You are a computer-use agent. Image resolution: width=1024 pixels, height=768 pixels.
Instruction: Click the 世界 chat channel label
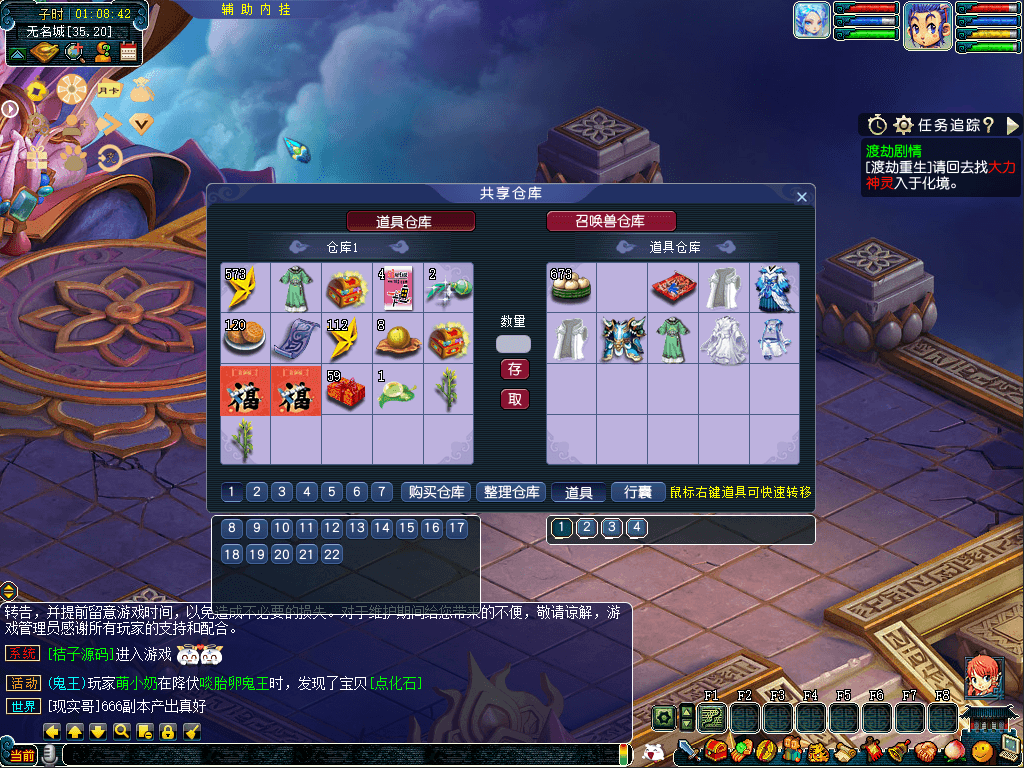24,706
